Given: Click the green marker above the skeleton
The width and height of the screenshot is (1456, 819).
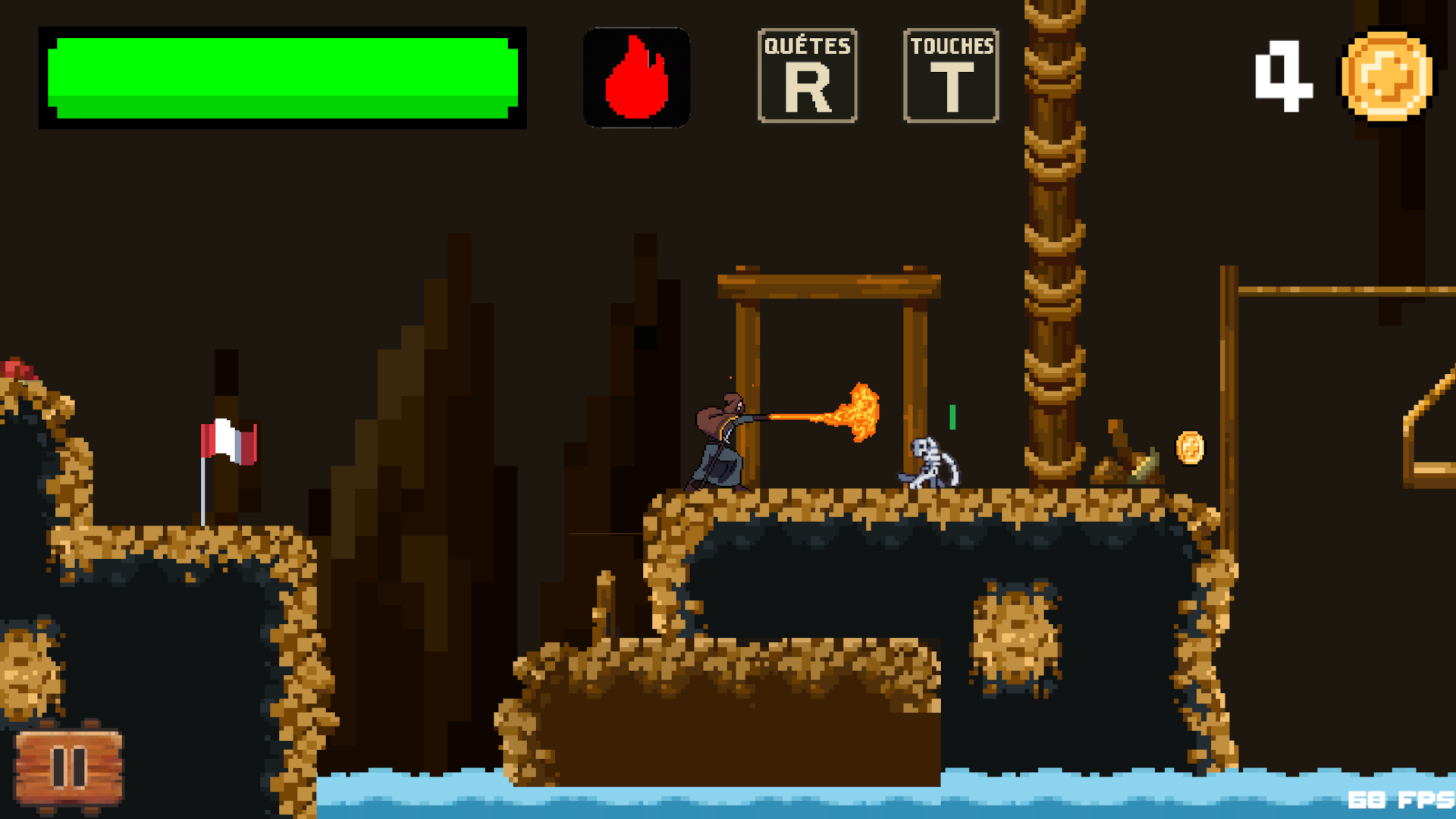Looking at the screenshot, I should point(951,416).
